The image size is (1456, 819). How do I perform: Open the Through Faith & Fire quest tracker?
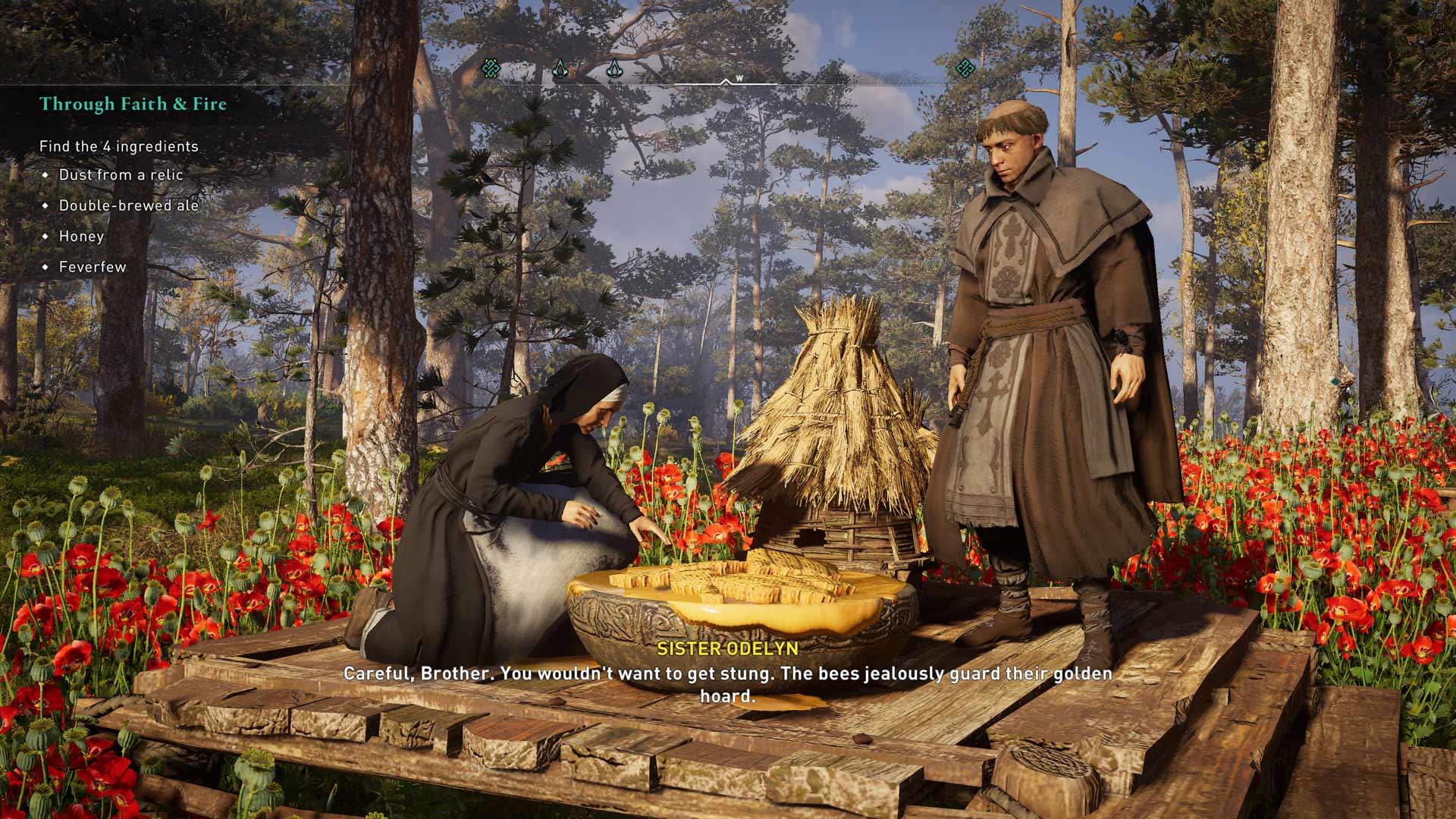click(133, 104)
